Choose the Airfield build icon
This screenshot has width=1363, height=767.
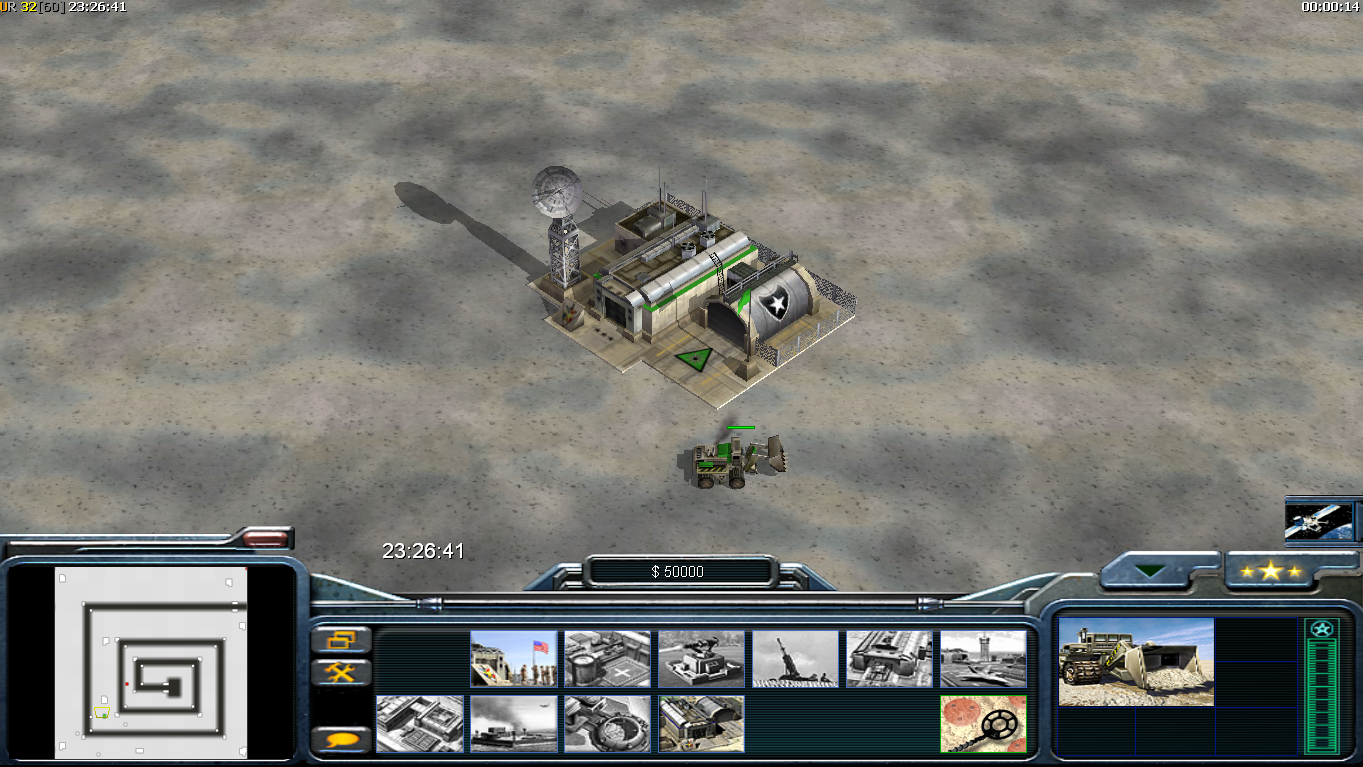coord(983,658)
